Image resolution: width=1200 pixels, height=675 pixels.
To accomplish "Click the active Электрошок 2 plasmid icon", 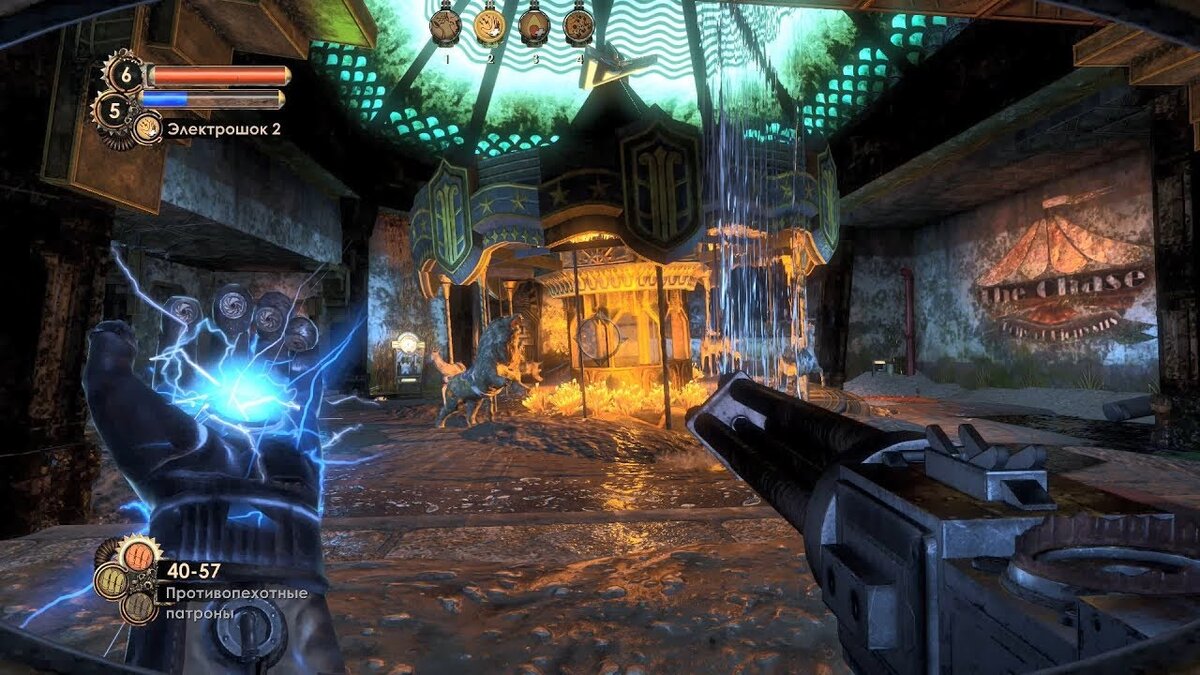I will [147, 127].
